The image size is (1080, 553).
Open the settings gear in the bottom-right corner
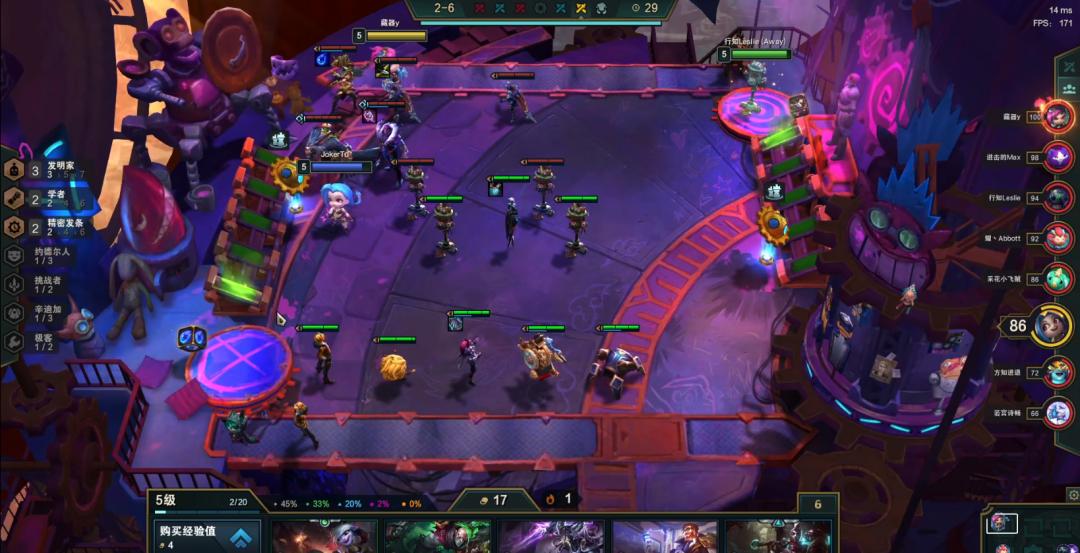coord(1072,494)
